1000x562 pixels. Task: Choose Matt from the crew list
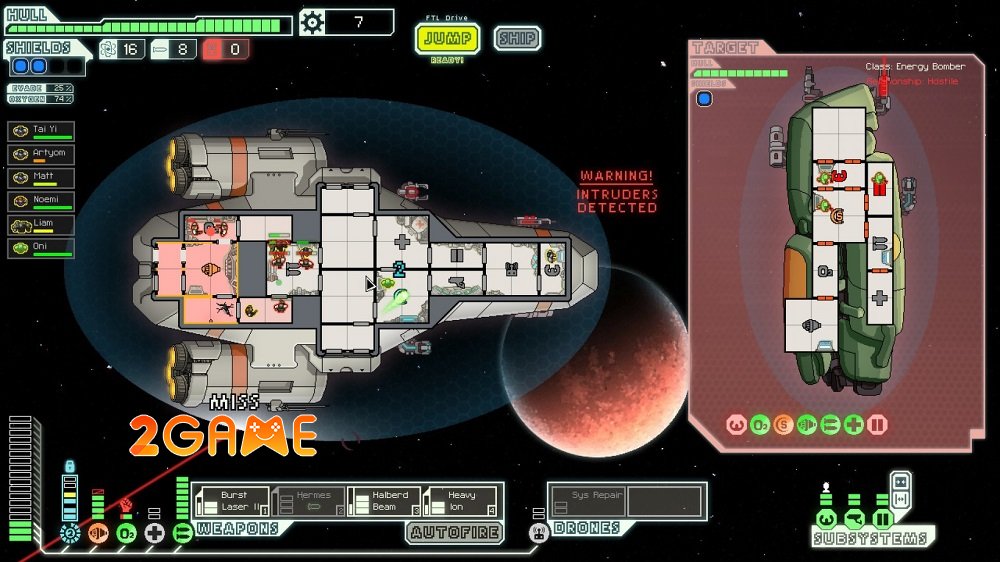pyautogui.click(x=41, y=178)
